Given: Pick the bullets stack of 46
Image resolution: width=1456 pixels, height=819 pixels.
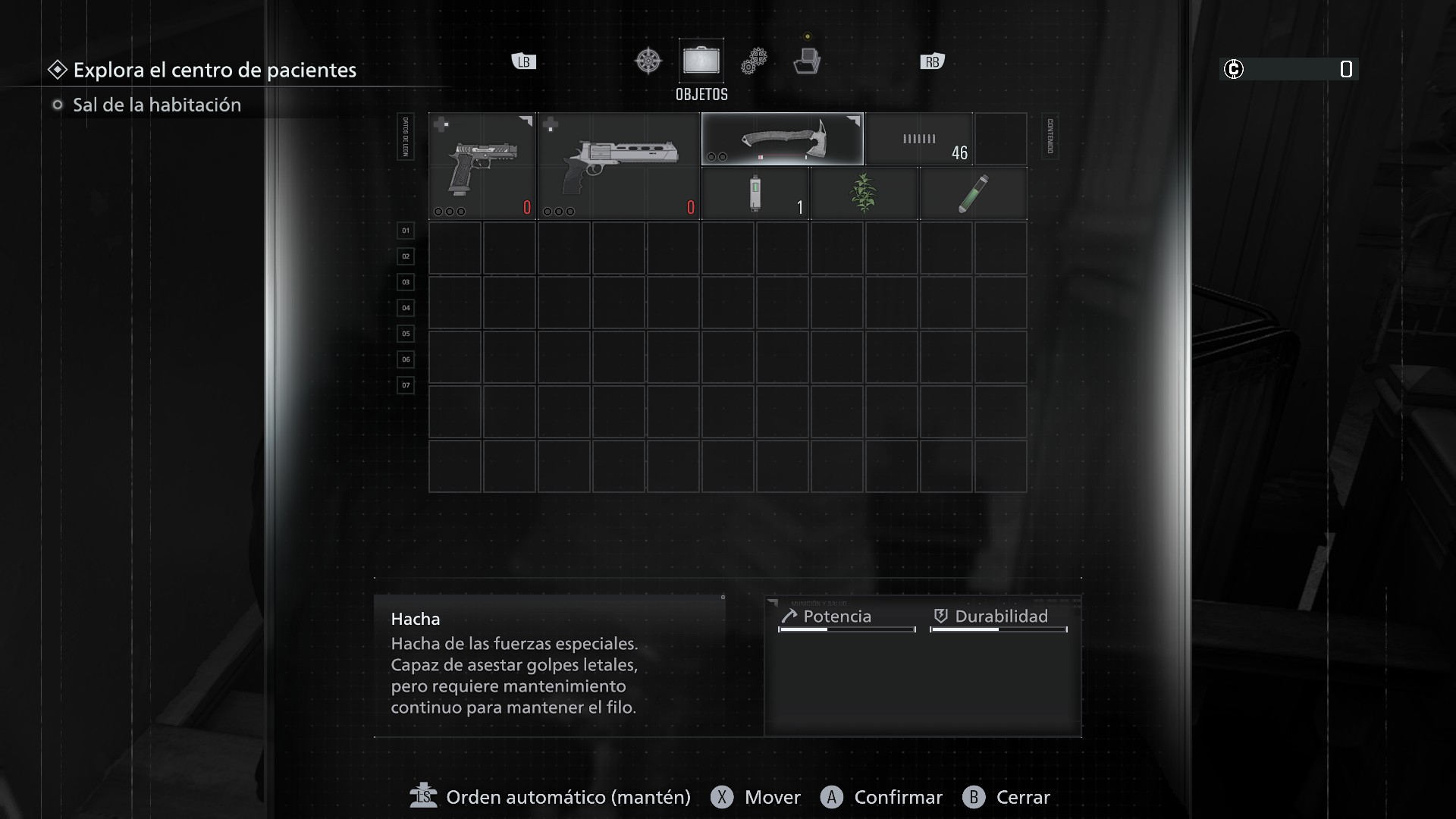Looking at the screenshot, I should pyautogui.click(x=919, y=140).
